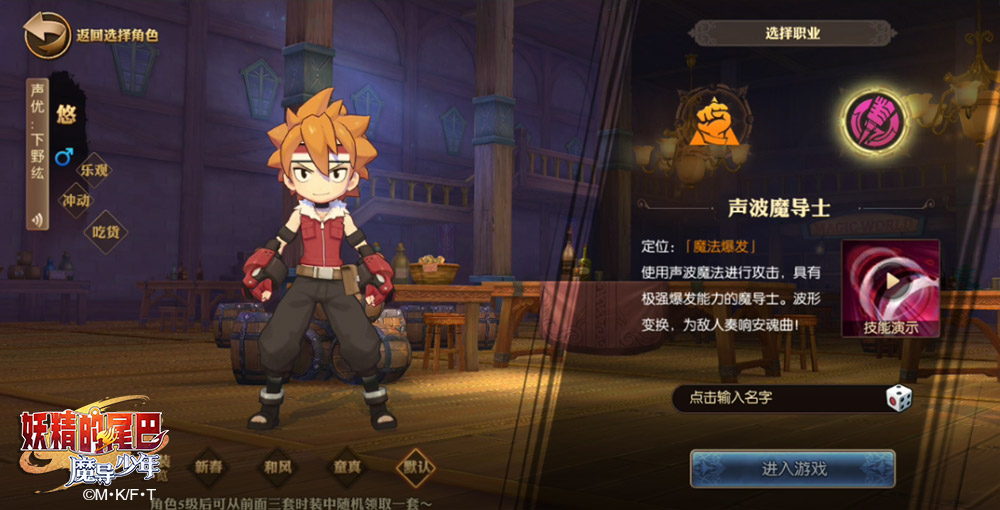Roll the dice for a random name
1000x510 pixels.
point(899,398)
